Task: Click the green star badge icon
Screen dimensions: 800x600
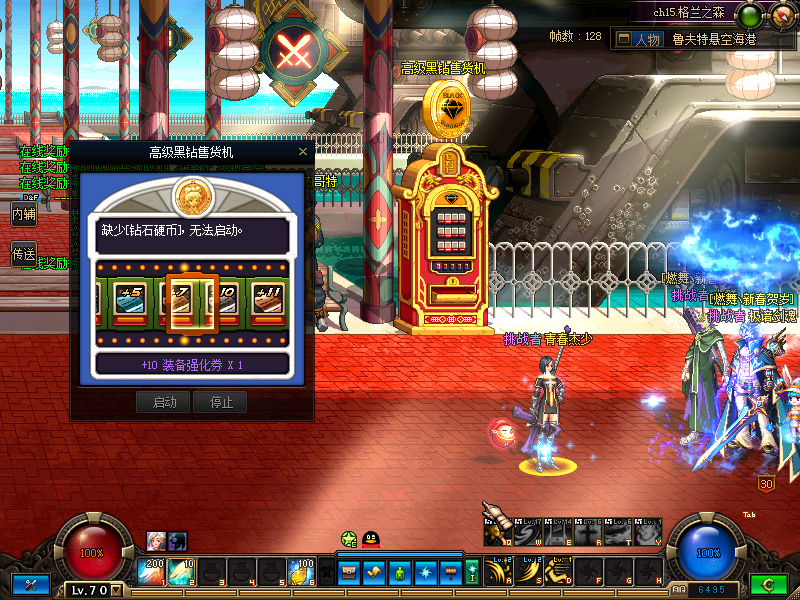Action: 349,539
